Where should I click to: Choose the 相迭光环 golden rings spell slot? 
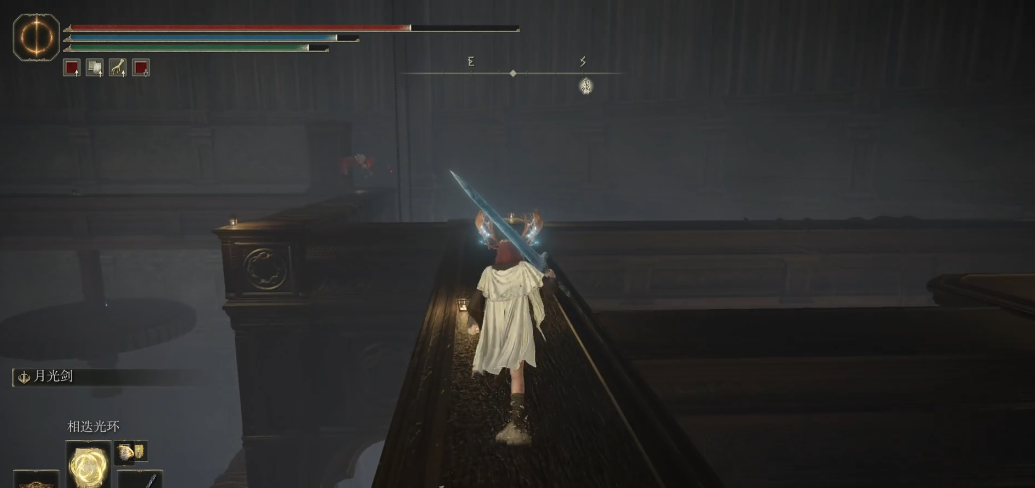(89, 464)
